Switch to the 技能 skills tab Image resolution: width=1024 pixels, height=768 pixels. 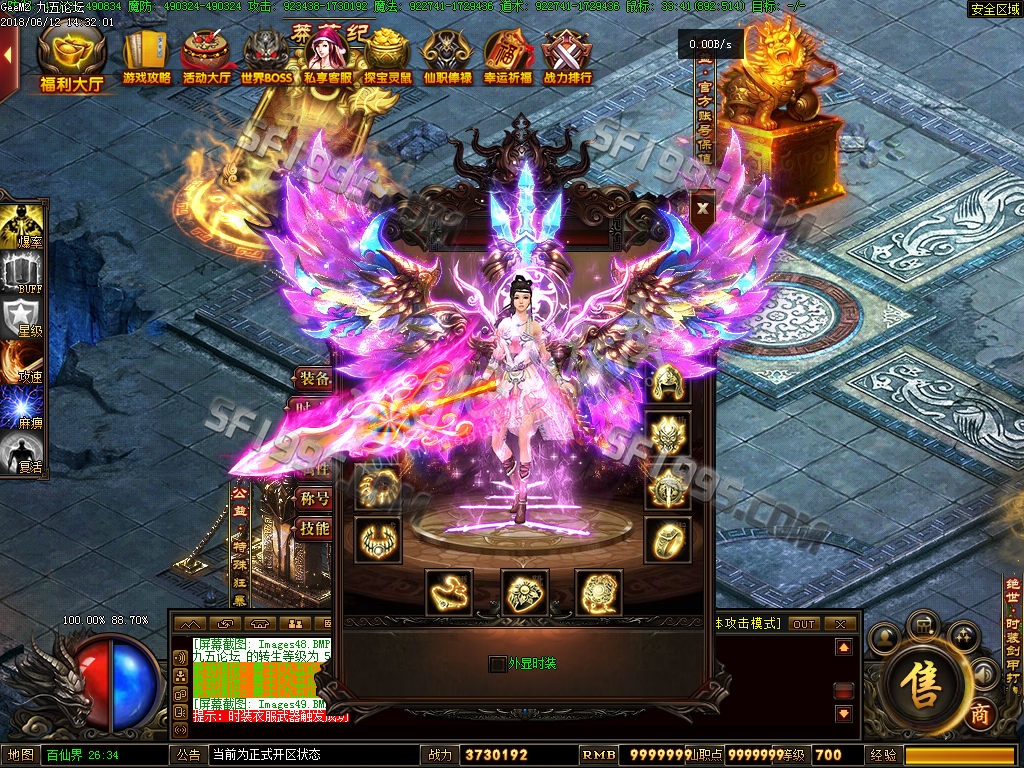315,528
